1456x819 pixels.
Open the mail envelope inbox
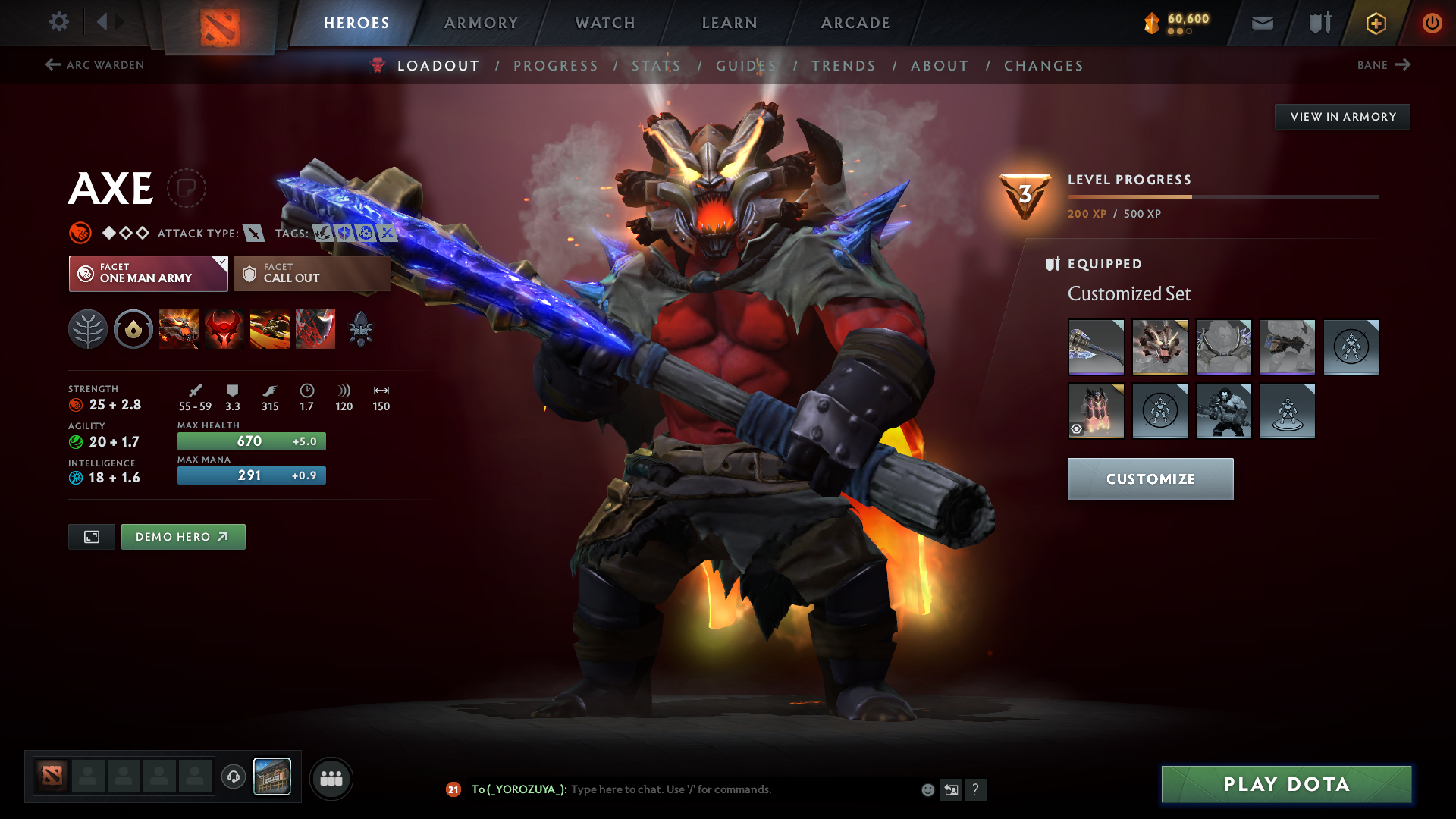tap(1262, 23)
